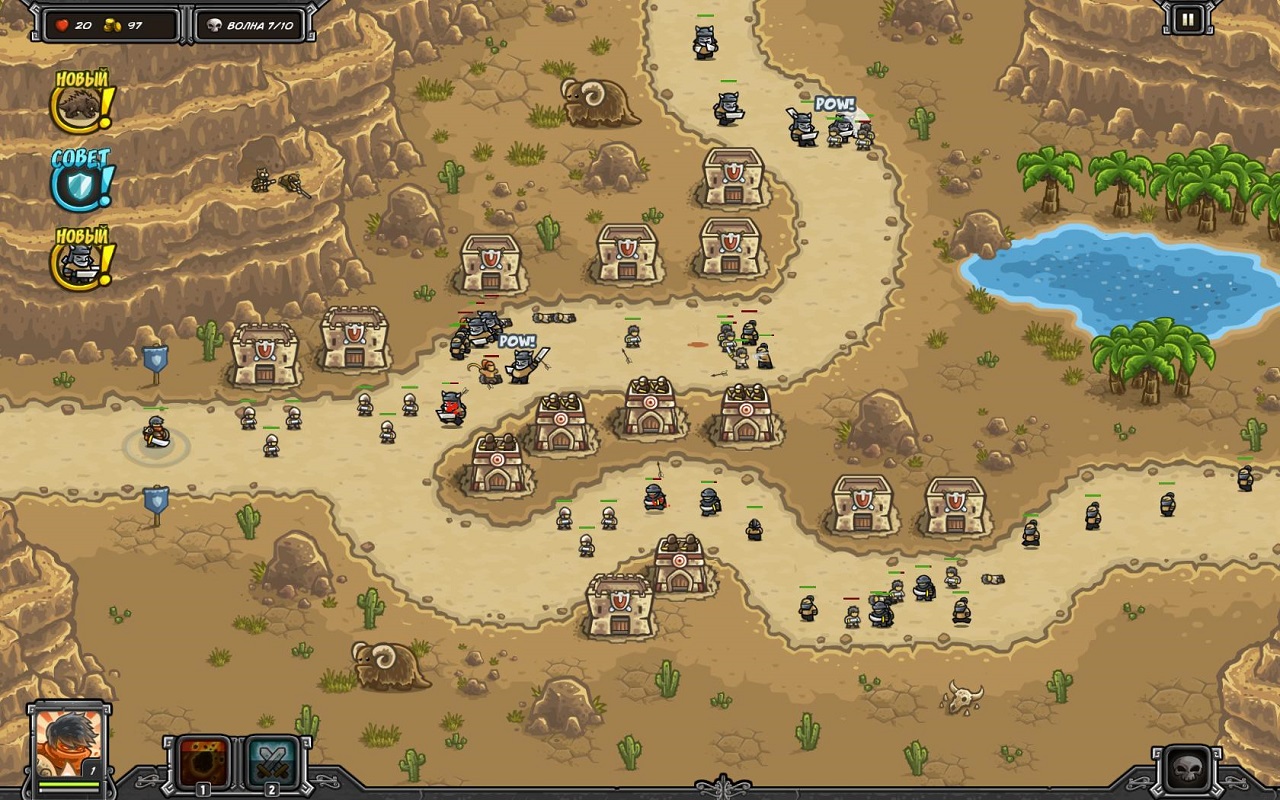Call reinforcements with the crossed swords ability
Viewport: 1280px width, 800px height.
[271, 763]
